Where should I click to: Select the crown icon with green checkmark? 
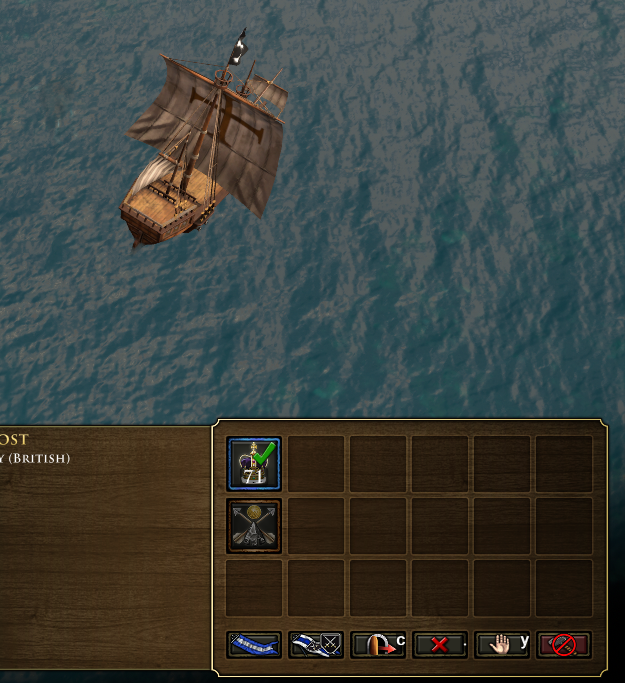[x=254, y=464]
